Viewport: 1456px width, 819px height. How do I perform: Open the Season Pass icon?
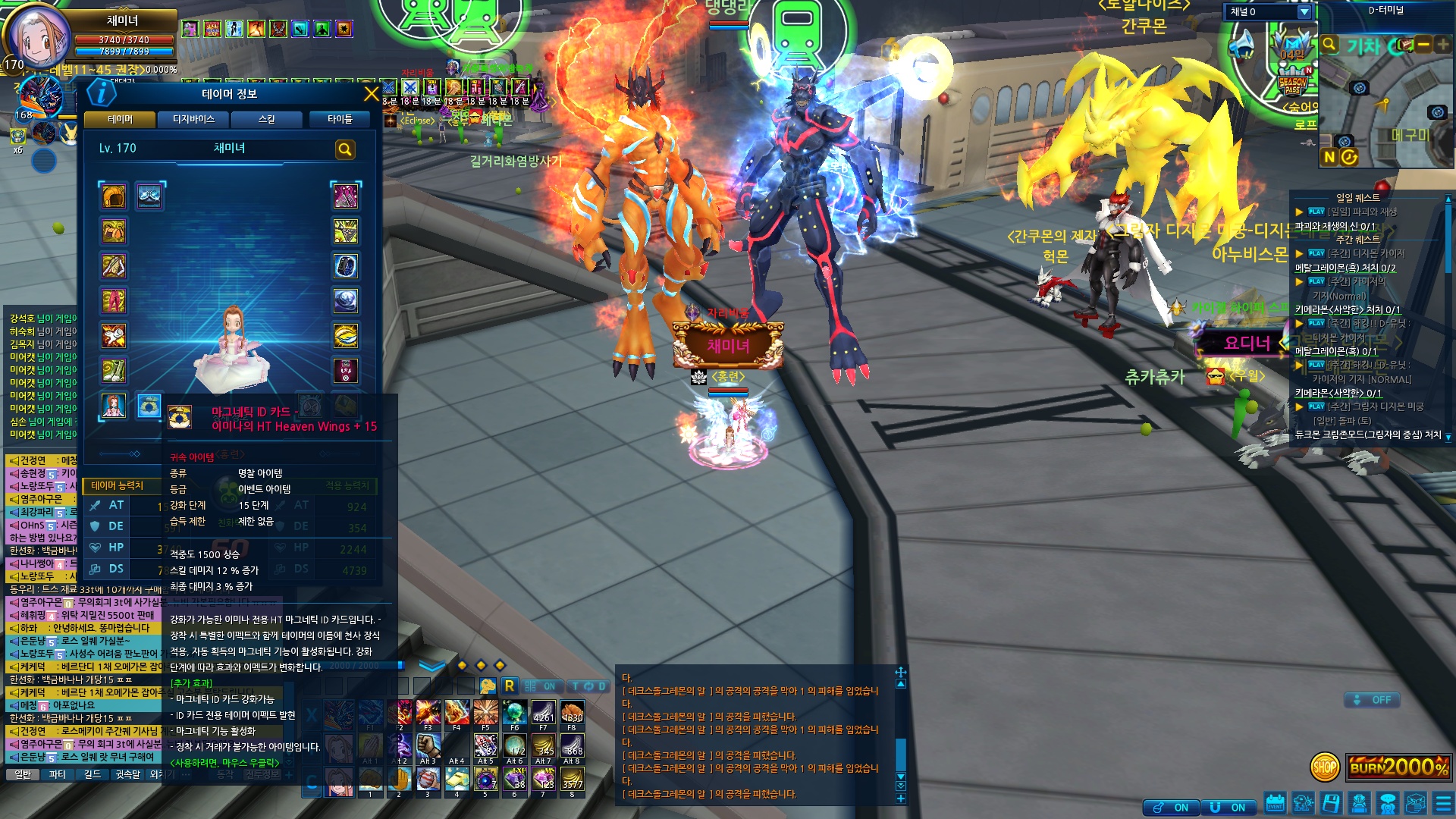[x=1293, y=84]
